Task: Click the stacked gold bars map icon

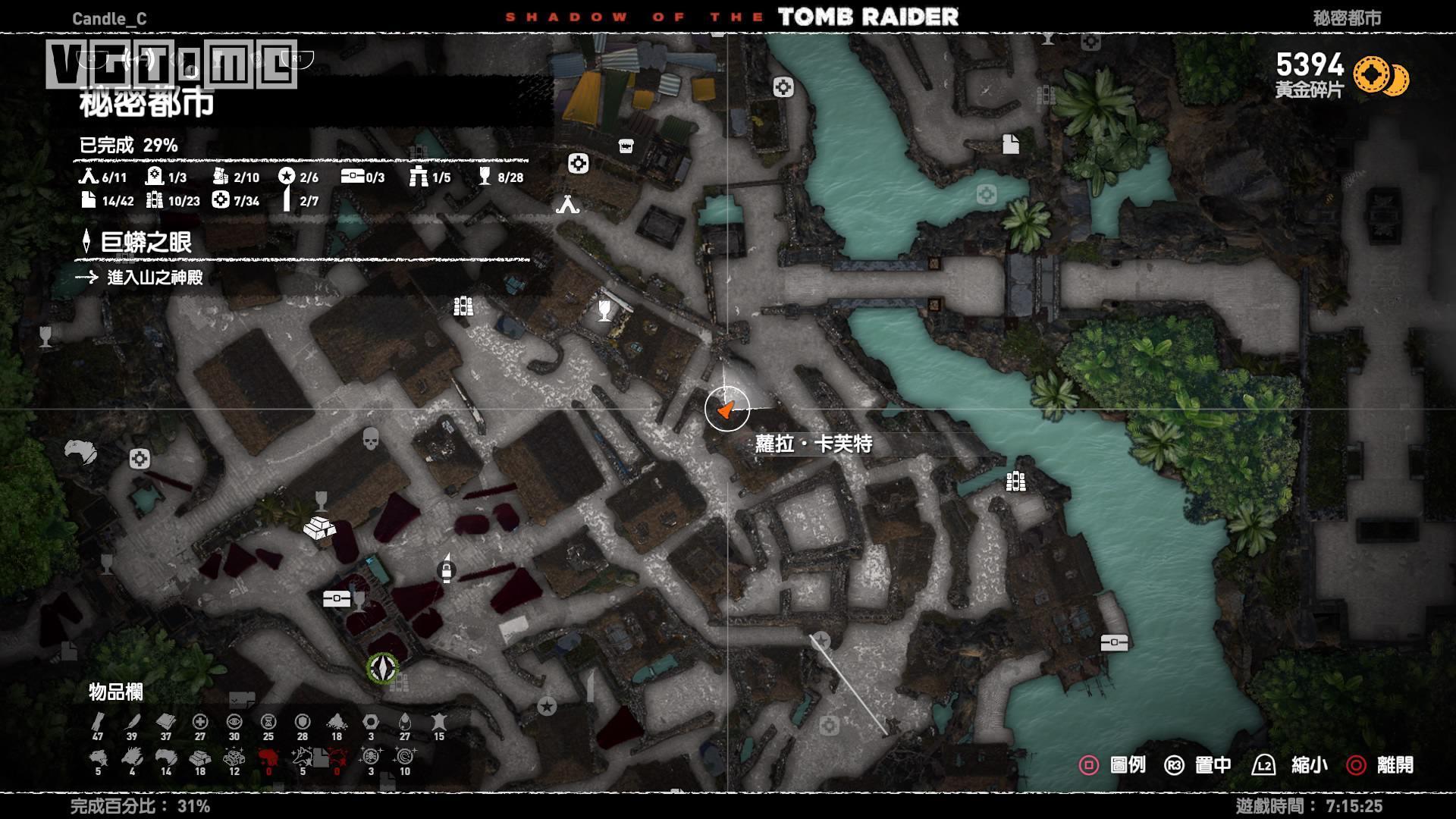Action: (x=319, y=528)
